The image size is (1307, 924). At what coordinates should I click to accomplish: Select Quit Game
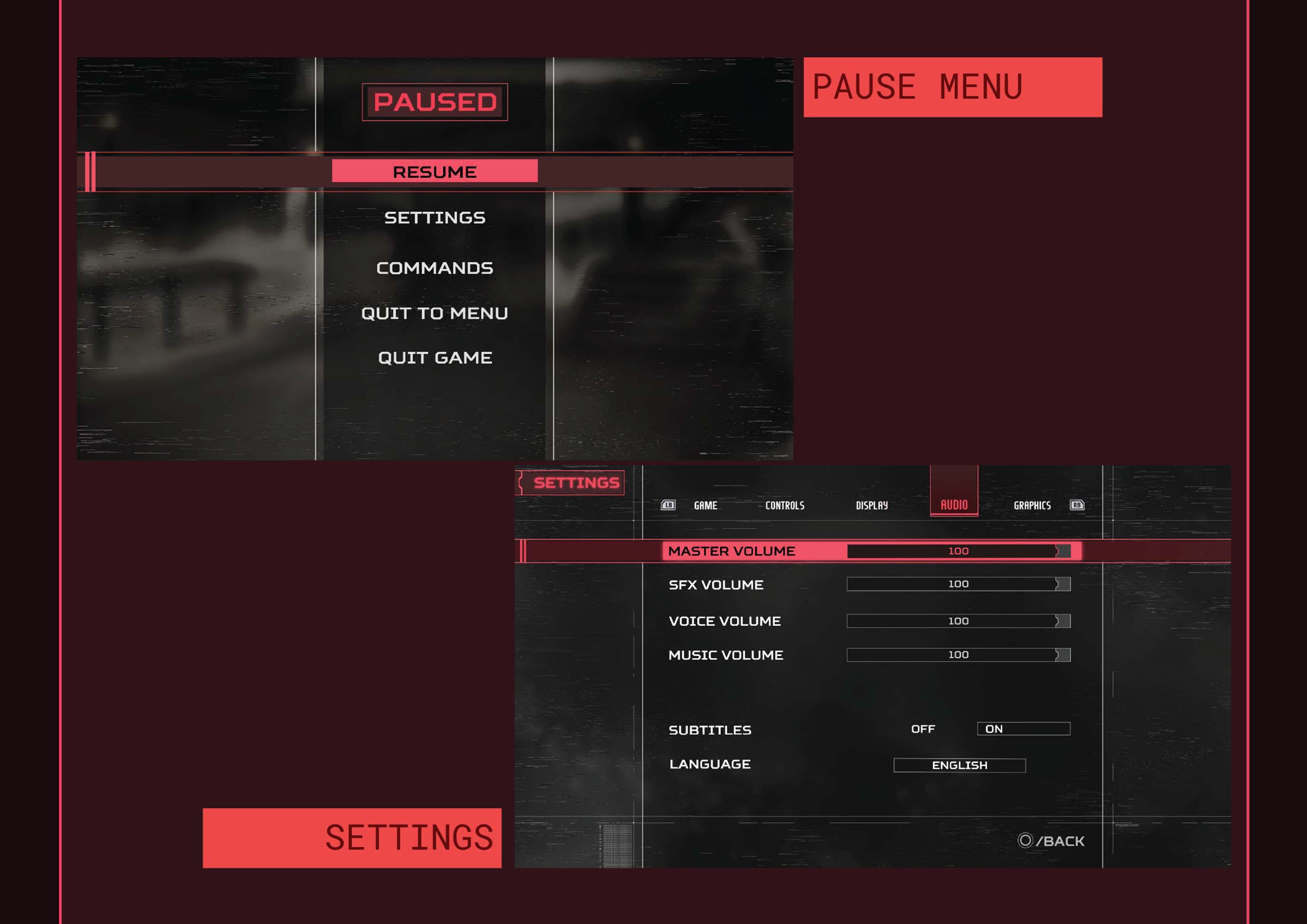[x=434, y=357]
